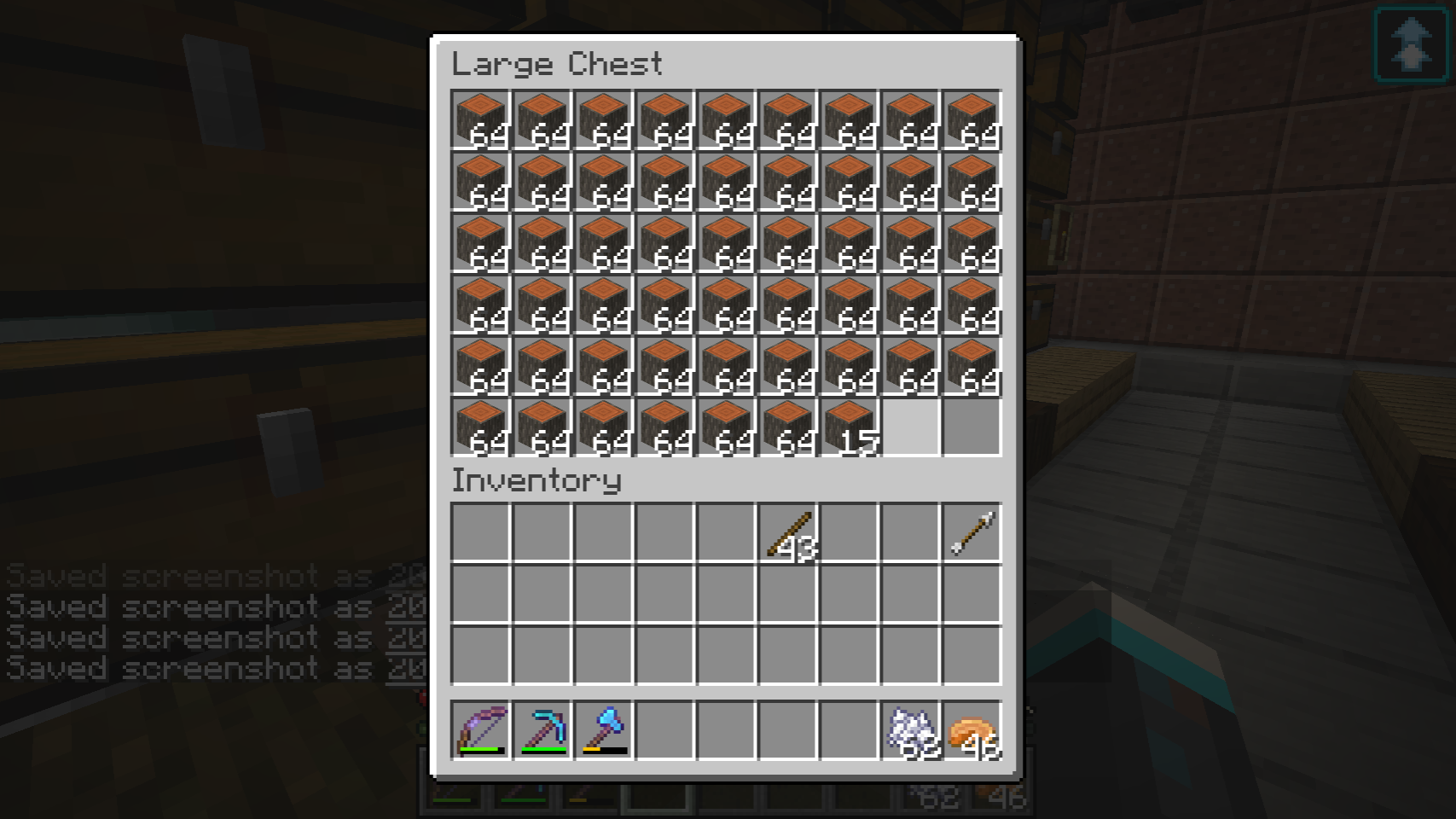Select the white item stack of 62
The height and width of the screenshot is (819, 1456).
point(911,730)
